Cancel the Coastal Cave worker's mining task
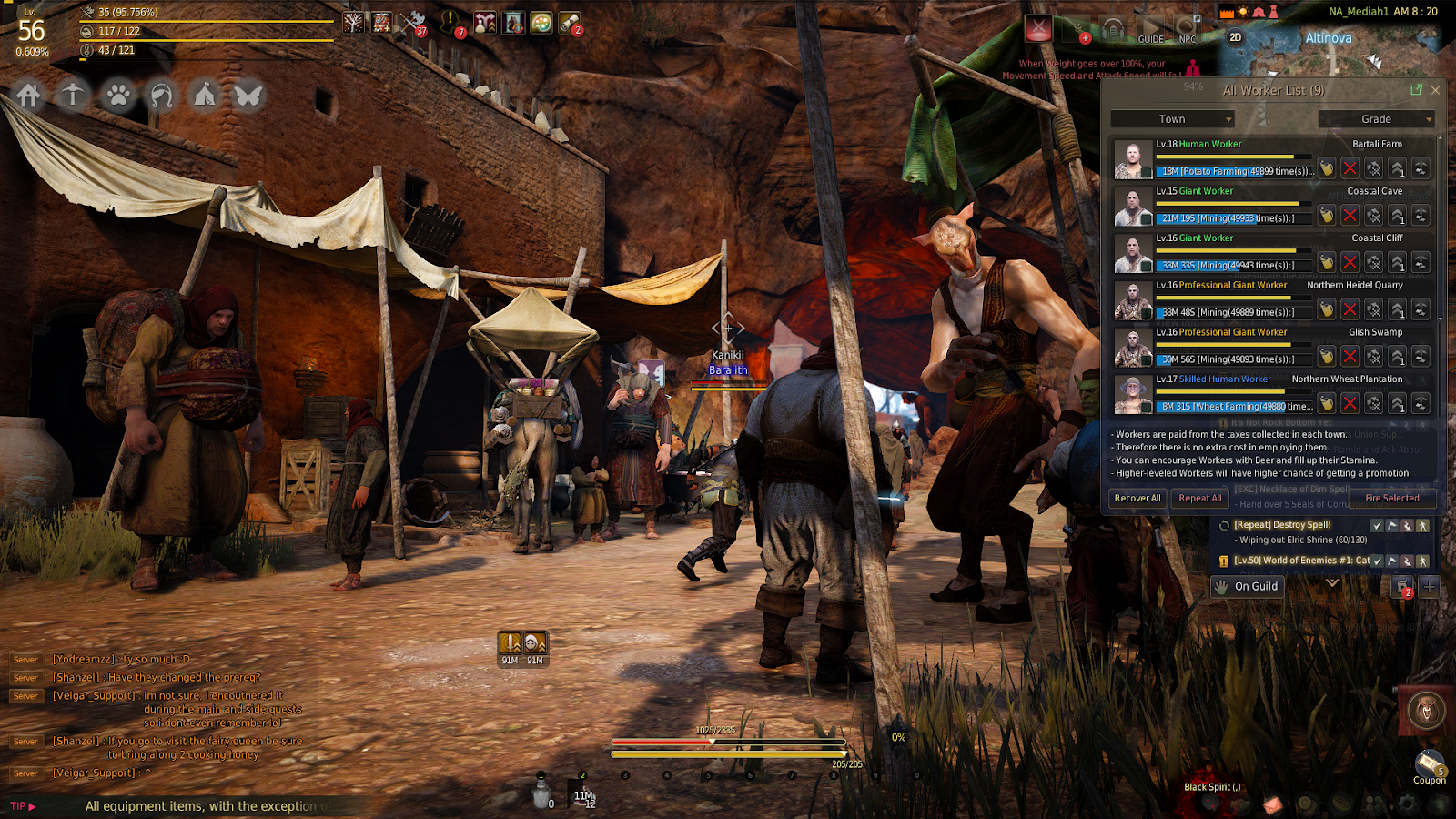The height and width of the screenshot is (819, 1456). point(1350,216)
